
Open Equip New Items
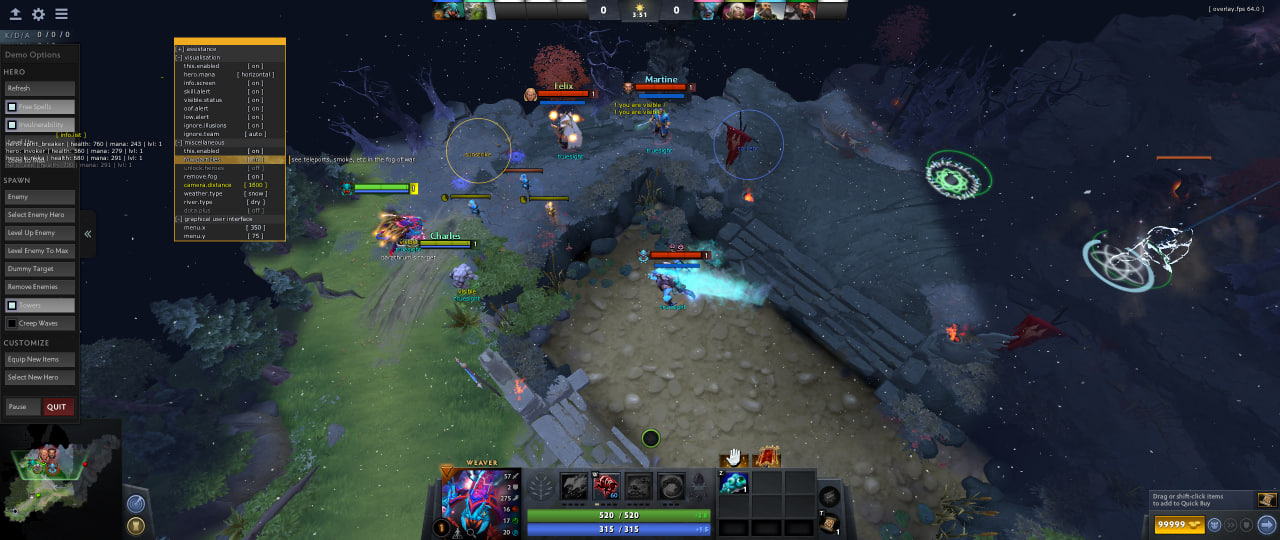(40, 359)
